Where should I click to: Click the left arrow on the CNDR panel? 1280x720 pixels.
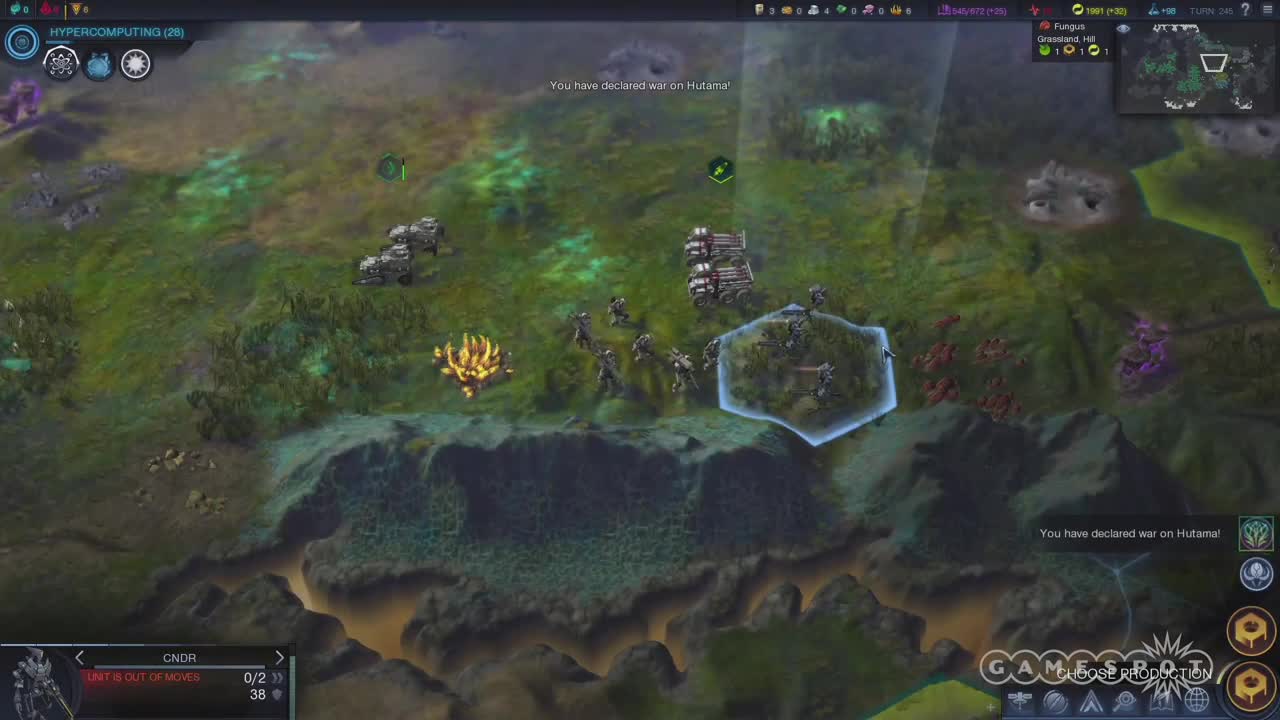(x=79, y=657)
